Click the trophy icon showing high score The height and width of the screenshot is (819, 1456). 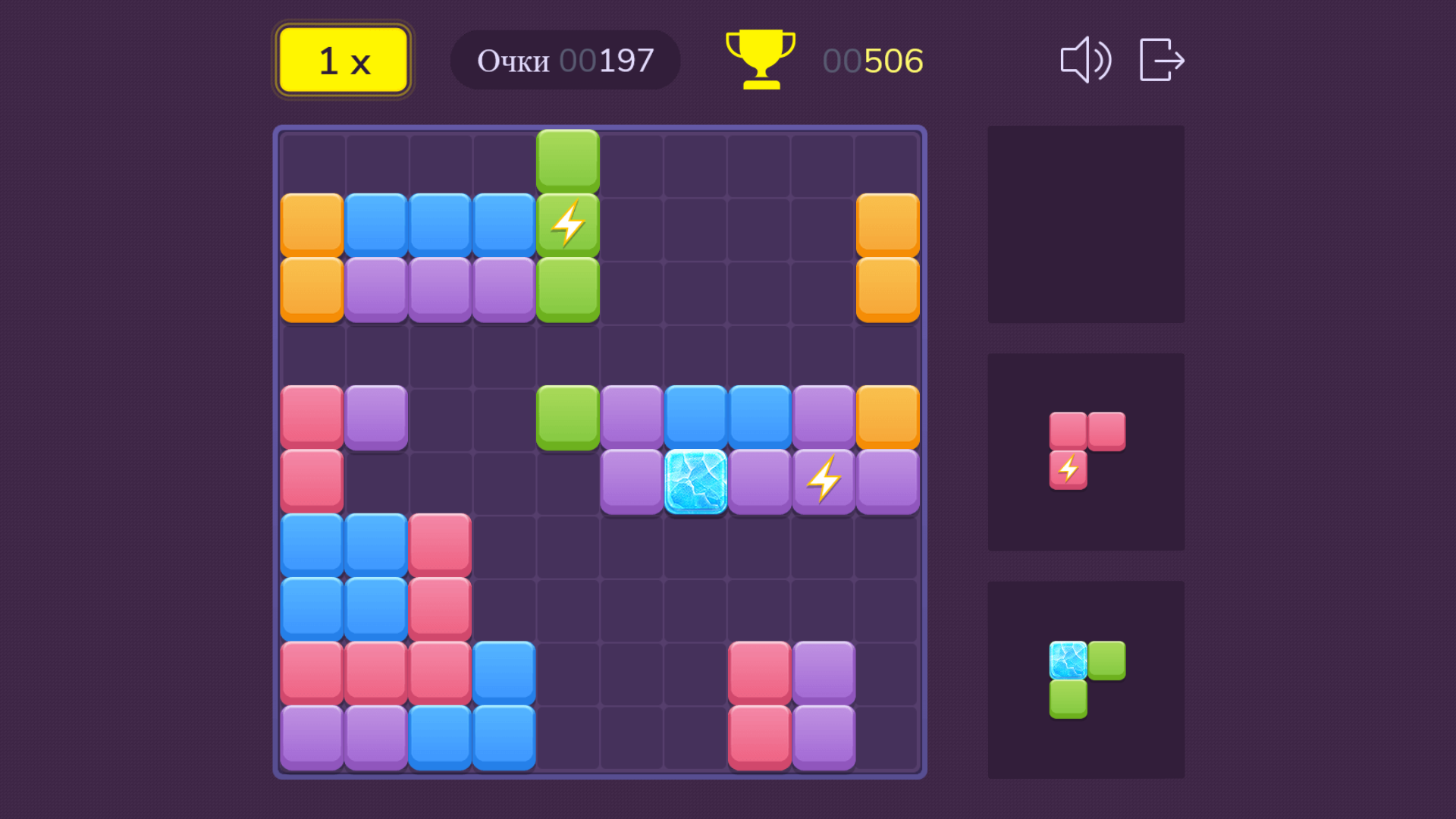click(760, 59)
